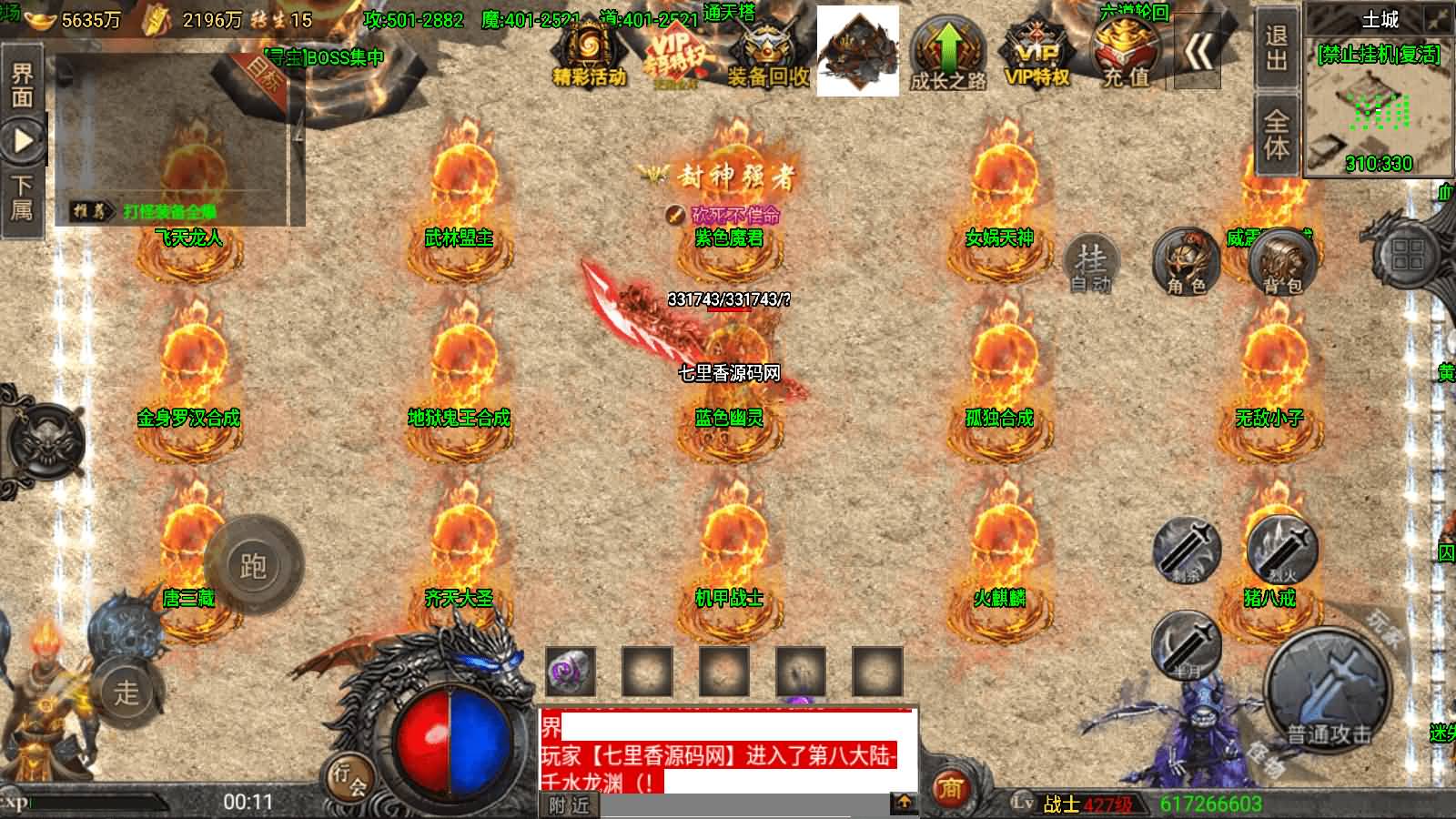The width and height of the screenshot is (1456, 819).
Task: Switch movement to 走 walk mode
Action: click(127, 692)
